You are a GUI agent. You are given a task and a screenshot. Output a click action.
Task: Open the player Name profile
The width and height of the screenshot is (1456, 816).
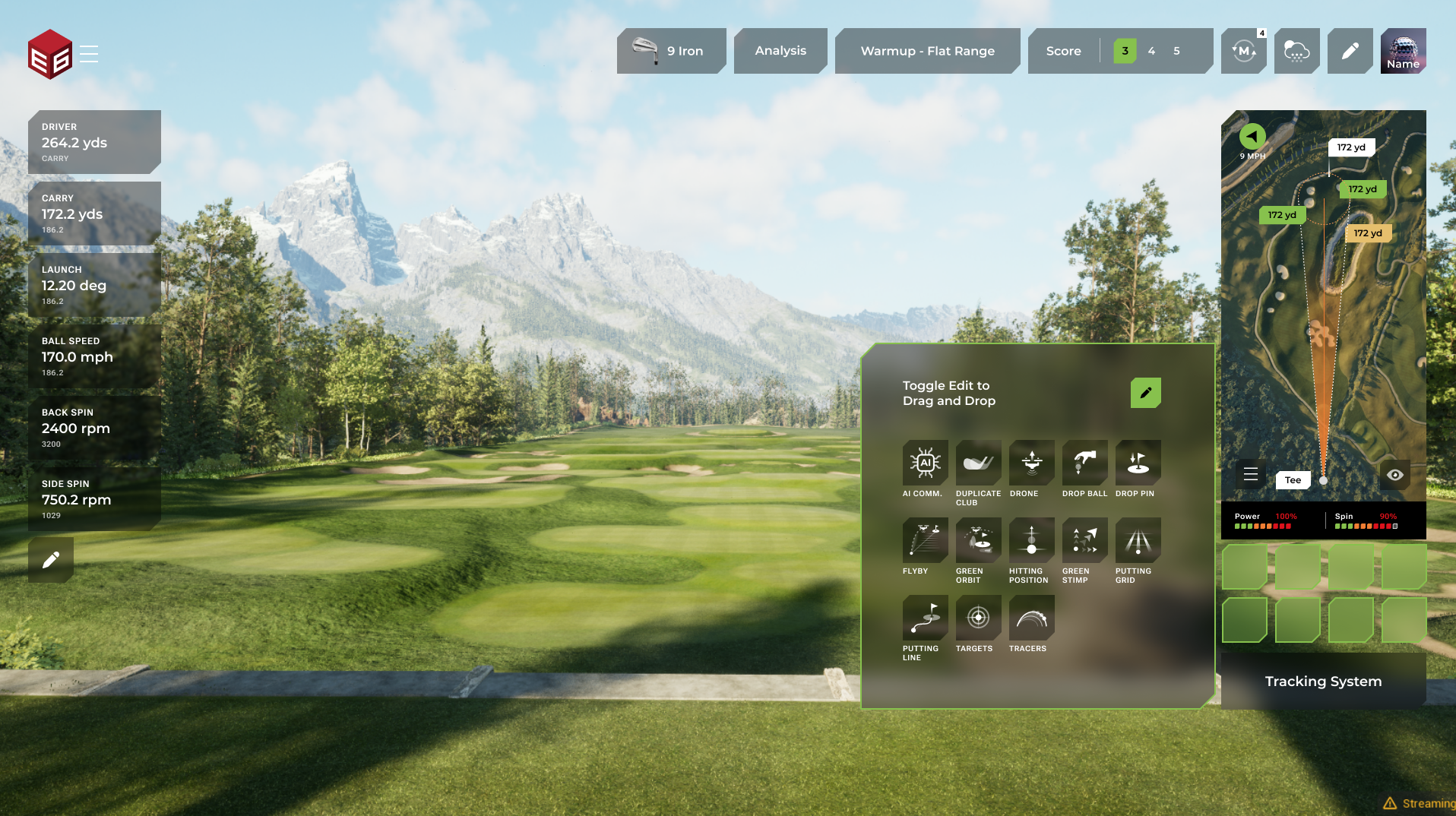[x=1403, y=51]
